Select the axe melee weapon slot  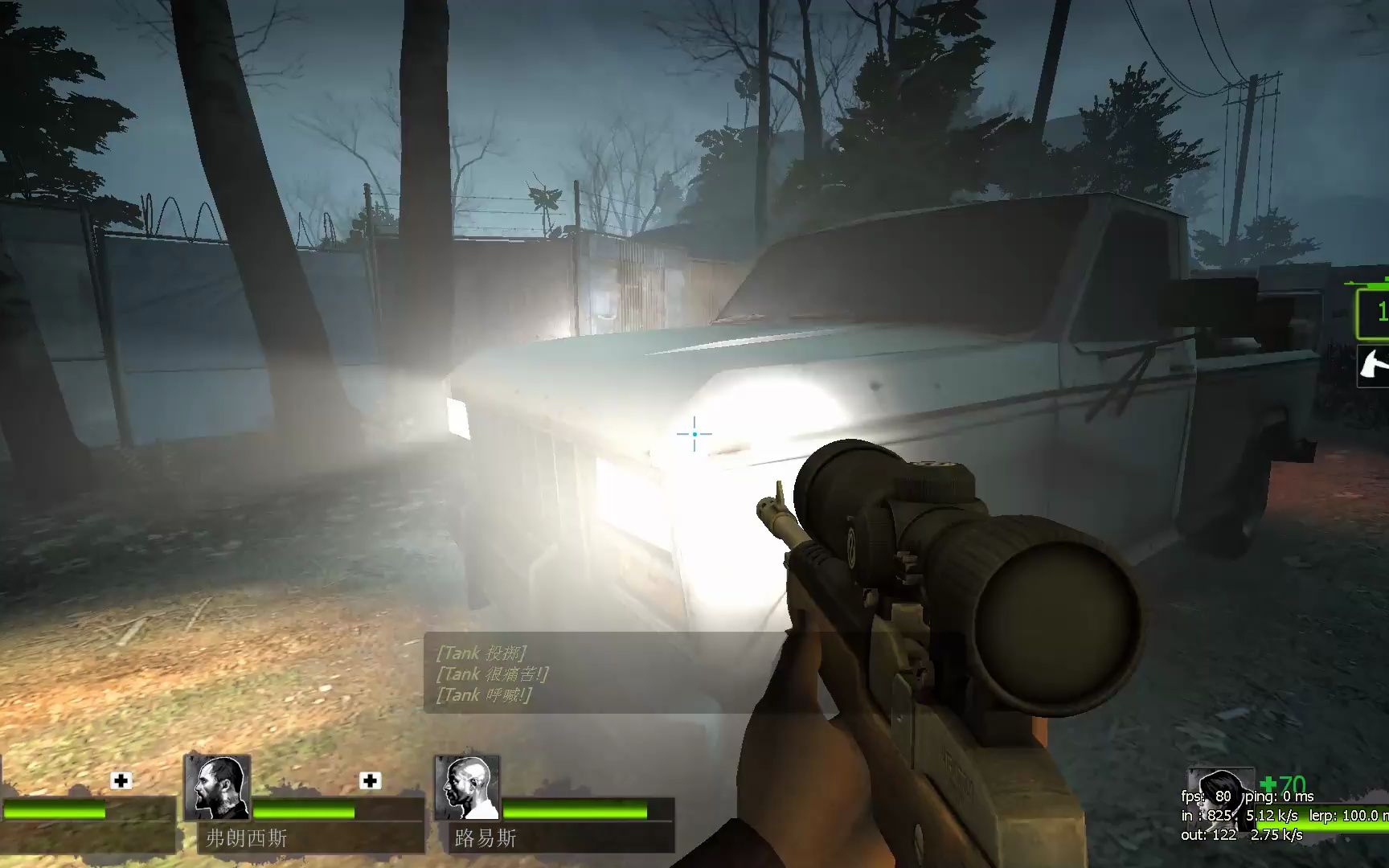(x=1373, y=367)
